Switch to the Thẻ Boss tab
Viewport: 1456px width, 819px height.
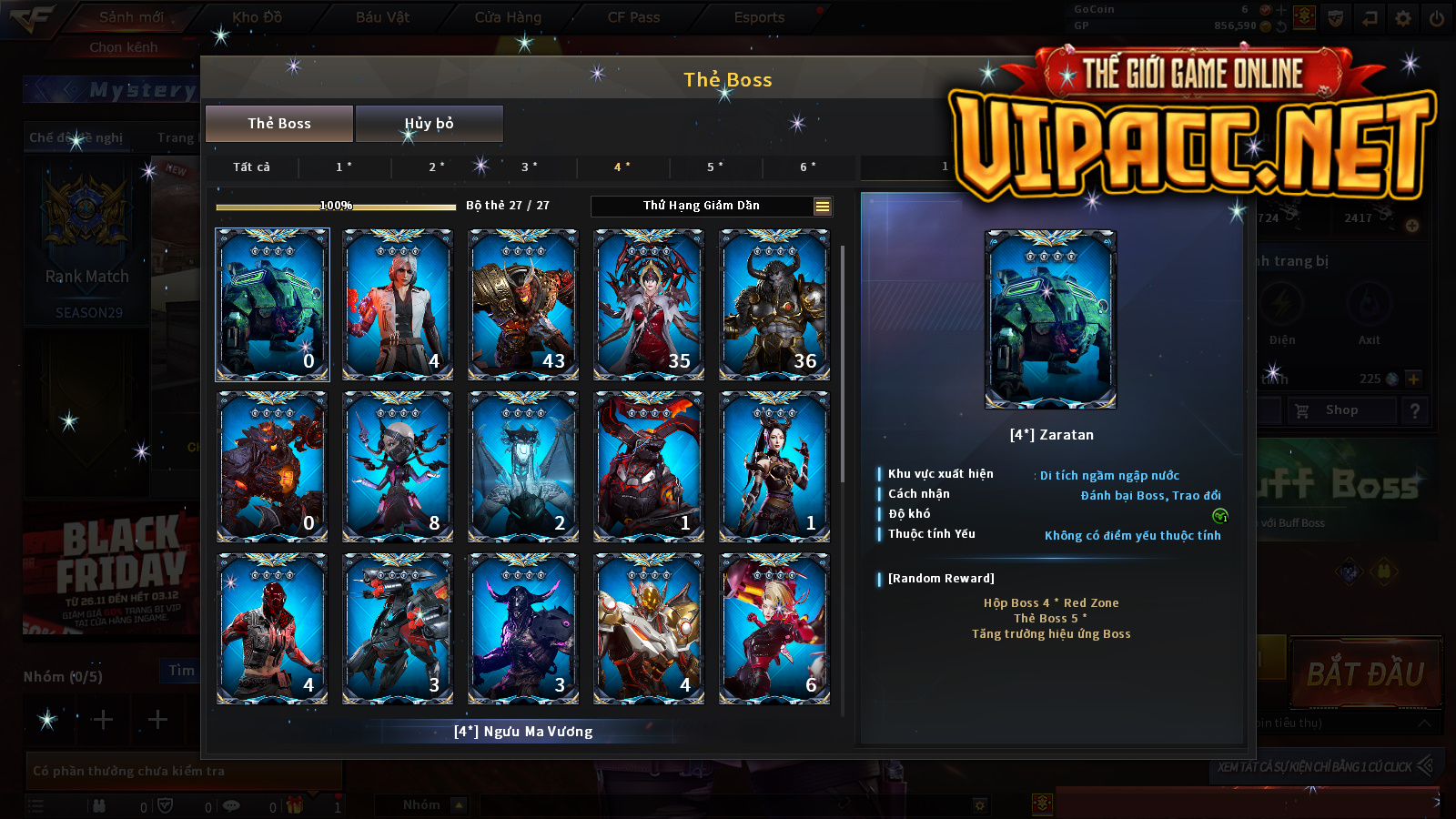tap(279, 124)
